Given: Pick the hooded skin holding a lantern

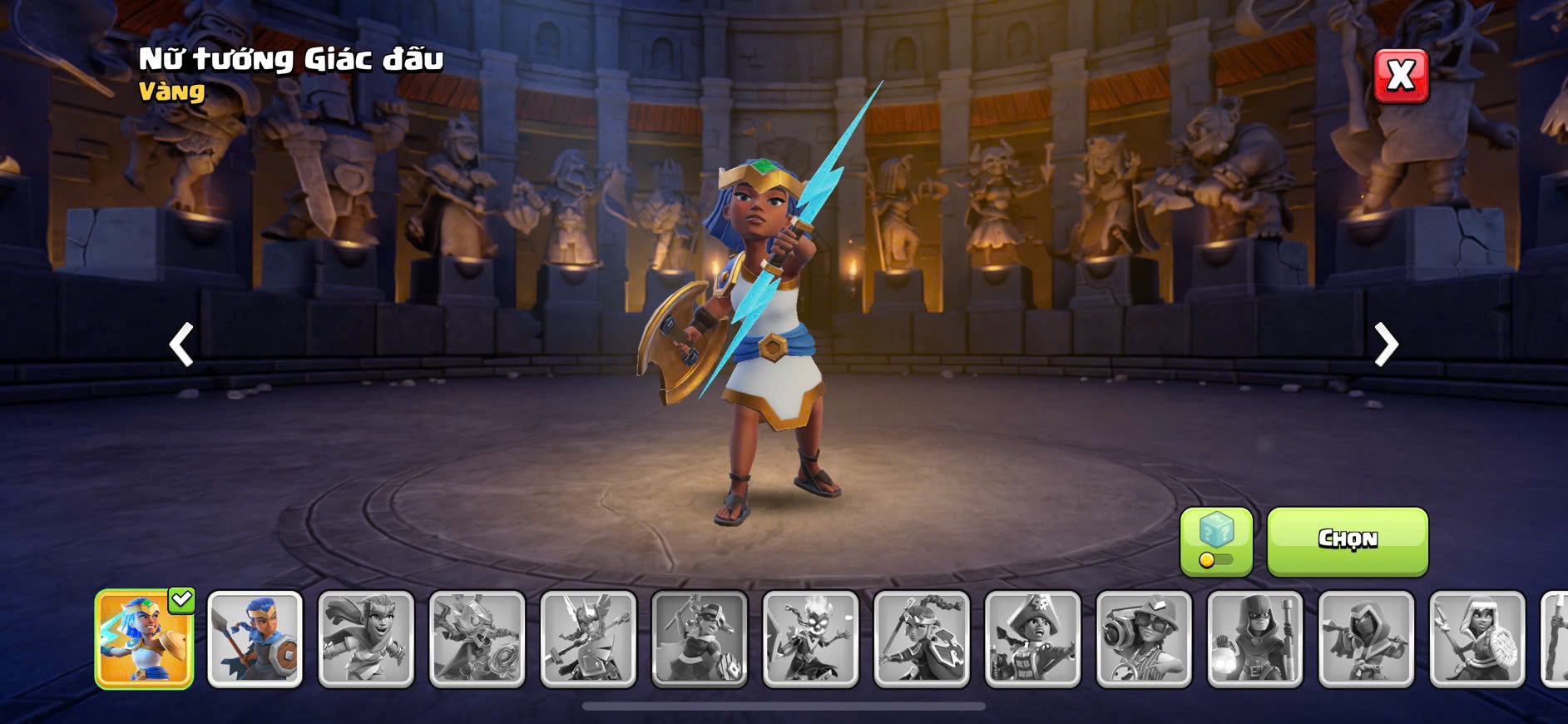Looking at the screenshot, I should pos(1255,639).
